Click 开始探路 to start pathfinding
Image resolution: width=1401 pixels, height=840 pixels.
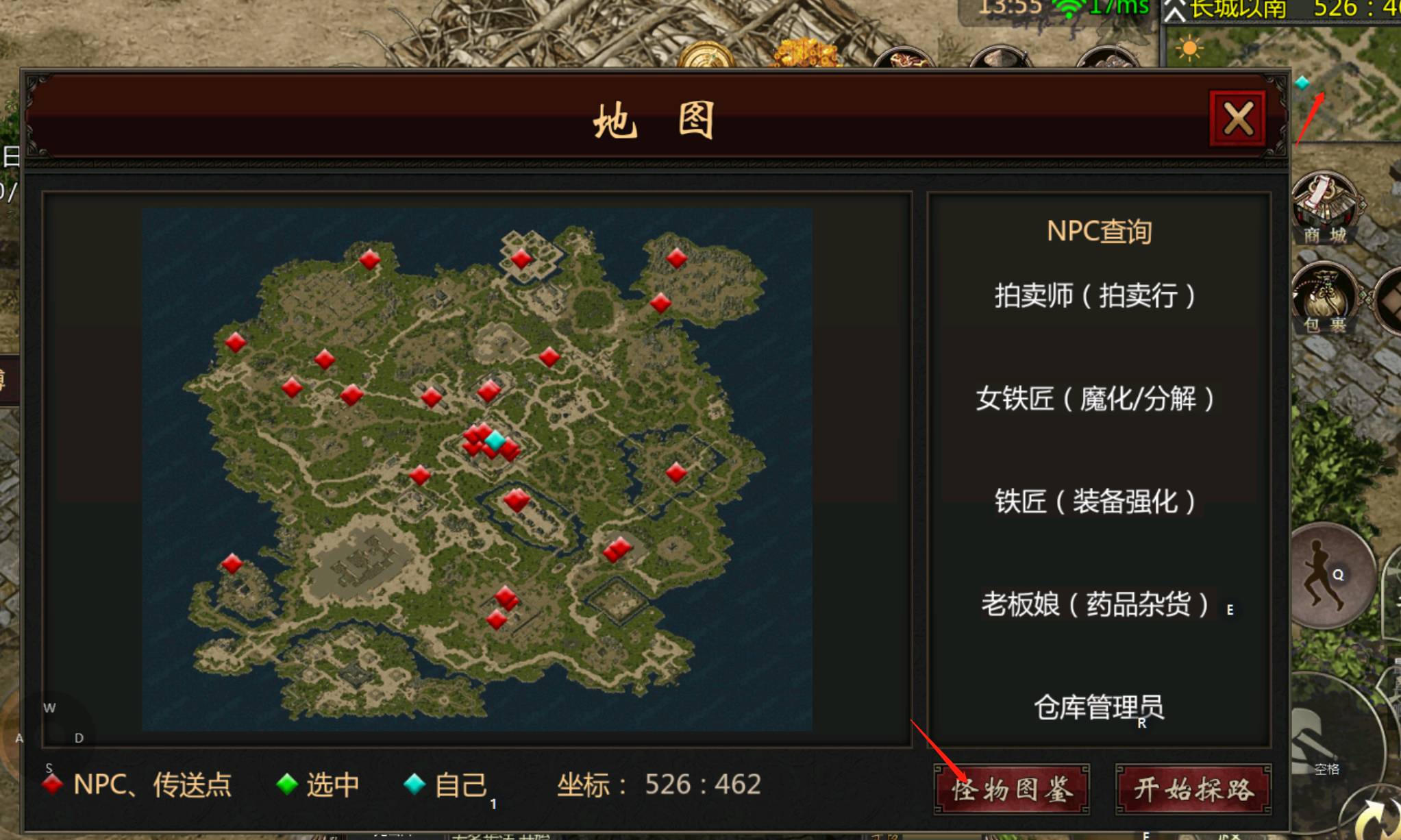coord(1193,789)
